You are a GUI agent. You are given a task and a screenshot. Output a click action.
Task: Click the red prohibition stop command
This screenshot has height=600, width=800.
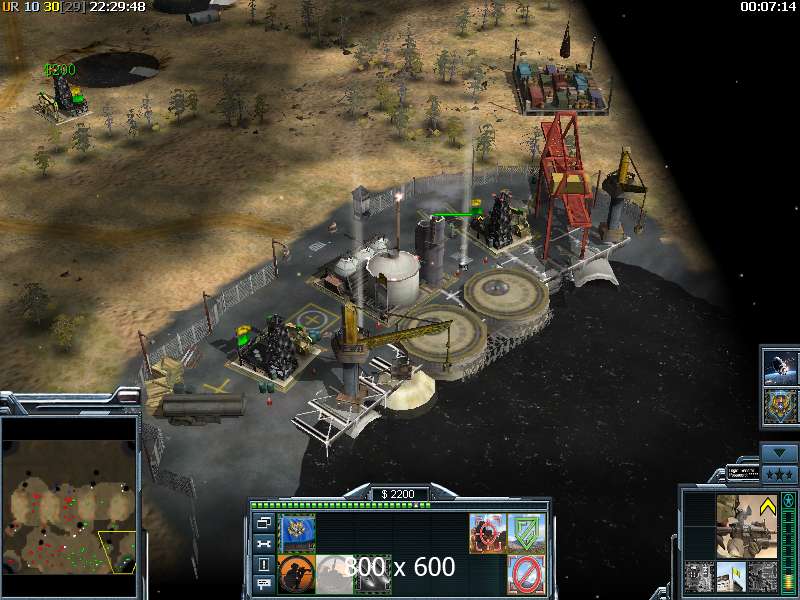point(525,572)
